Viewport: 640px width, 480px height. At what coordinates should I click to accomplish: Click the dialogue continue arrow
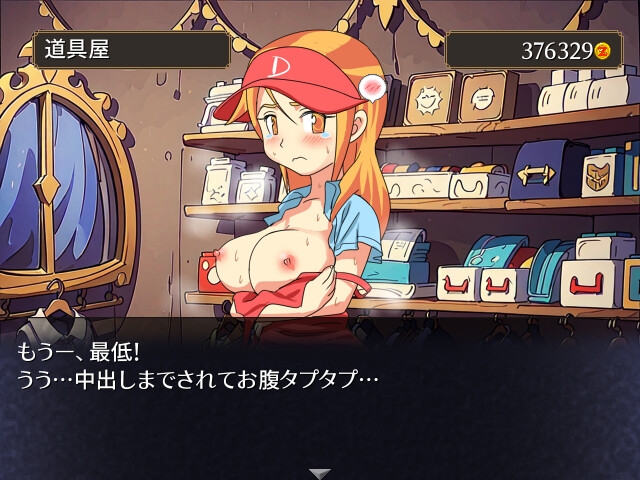pyautogui.click(x=319, y=473)
